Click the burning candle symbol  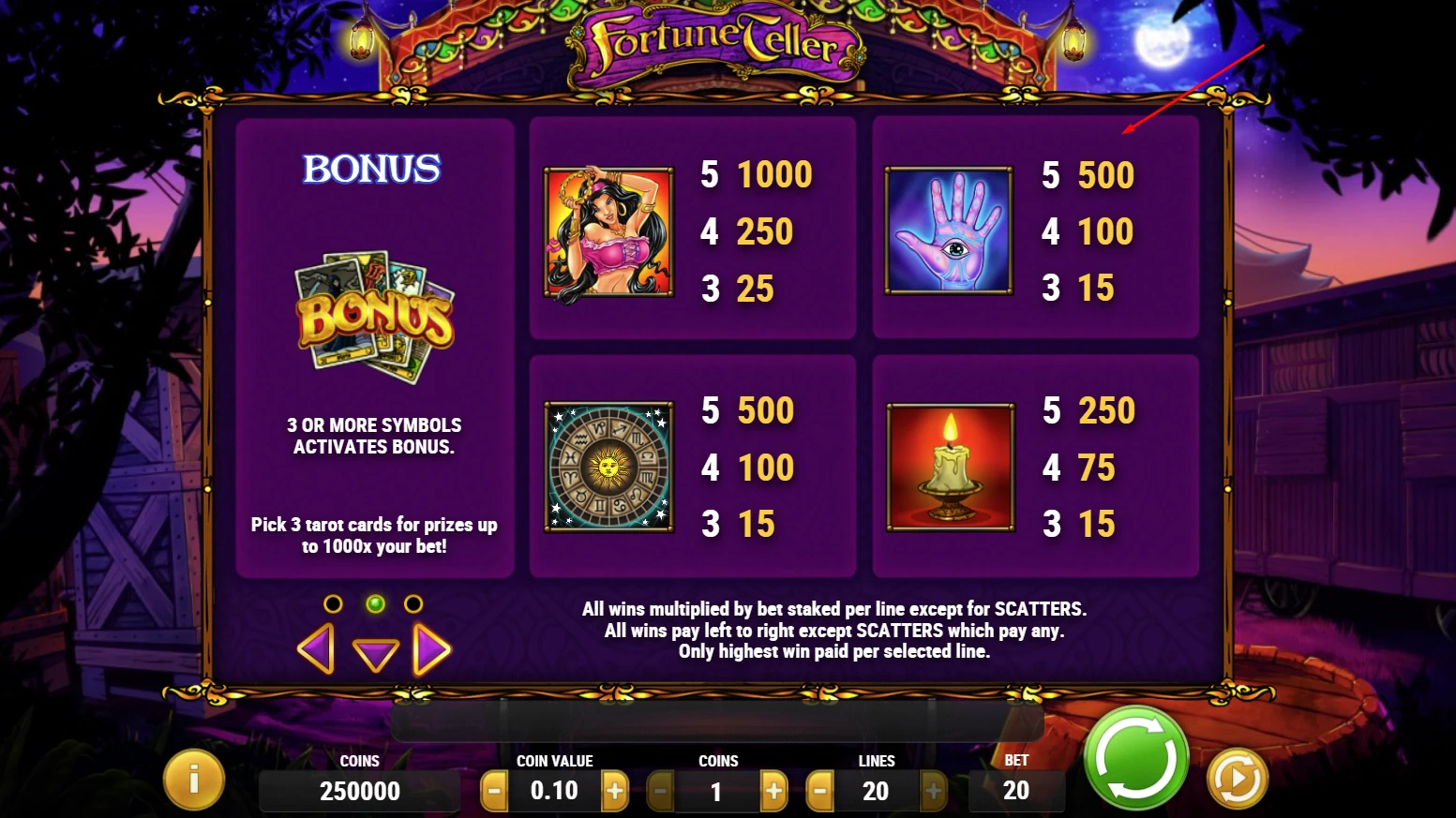click(950, 467)
